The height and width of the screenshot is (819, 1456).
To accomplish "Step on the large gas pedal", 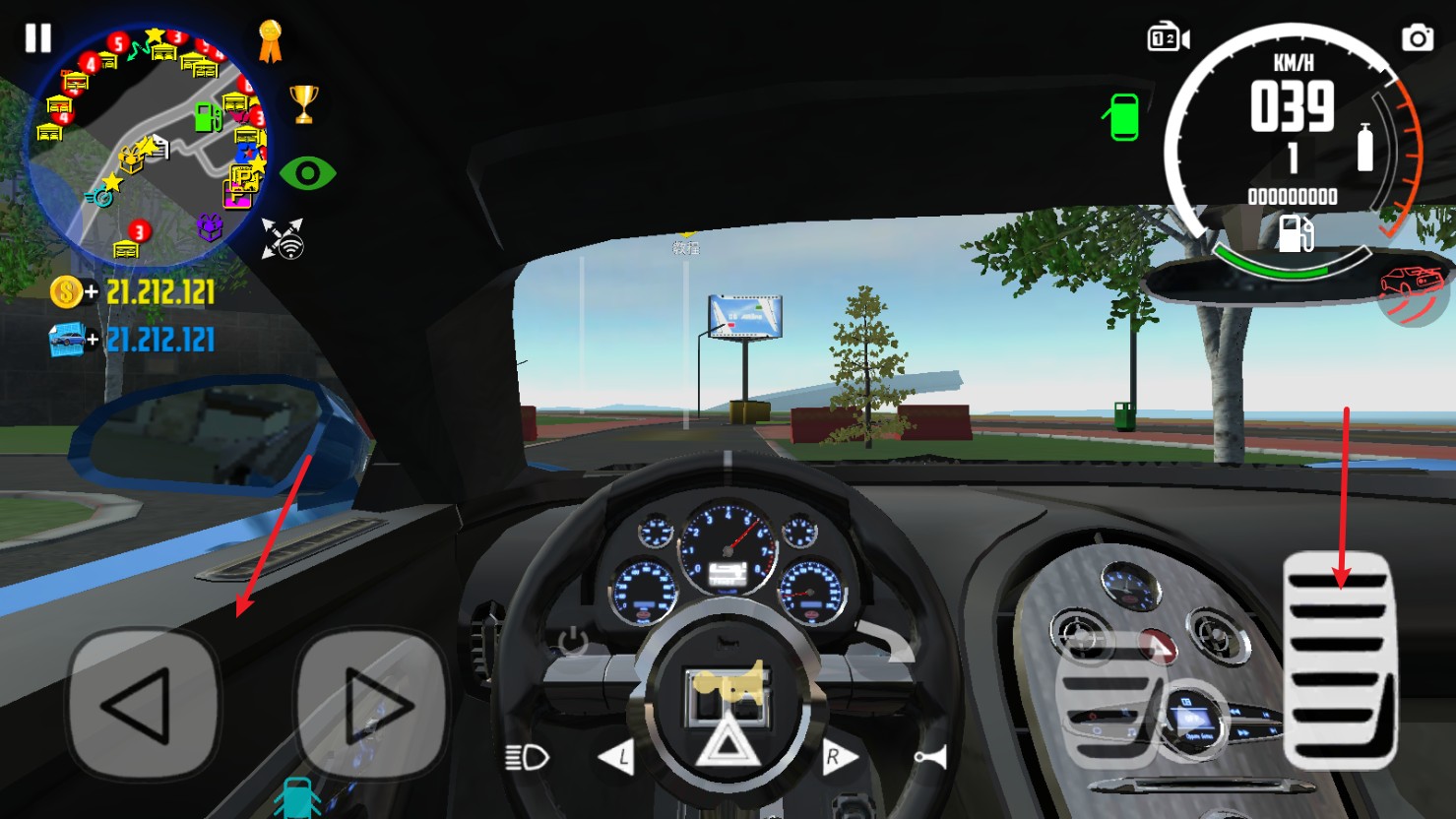I will point(1340,660).
